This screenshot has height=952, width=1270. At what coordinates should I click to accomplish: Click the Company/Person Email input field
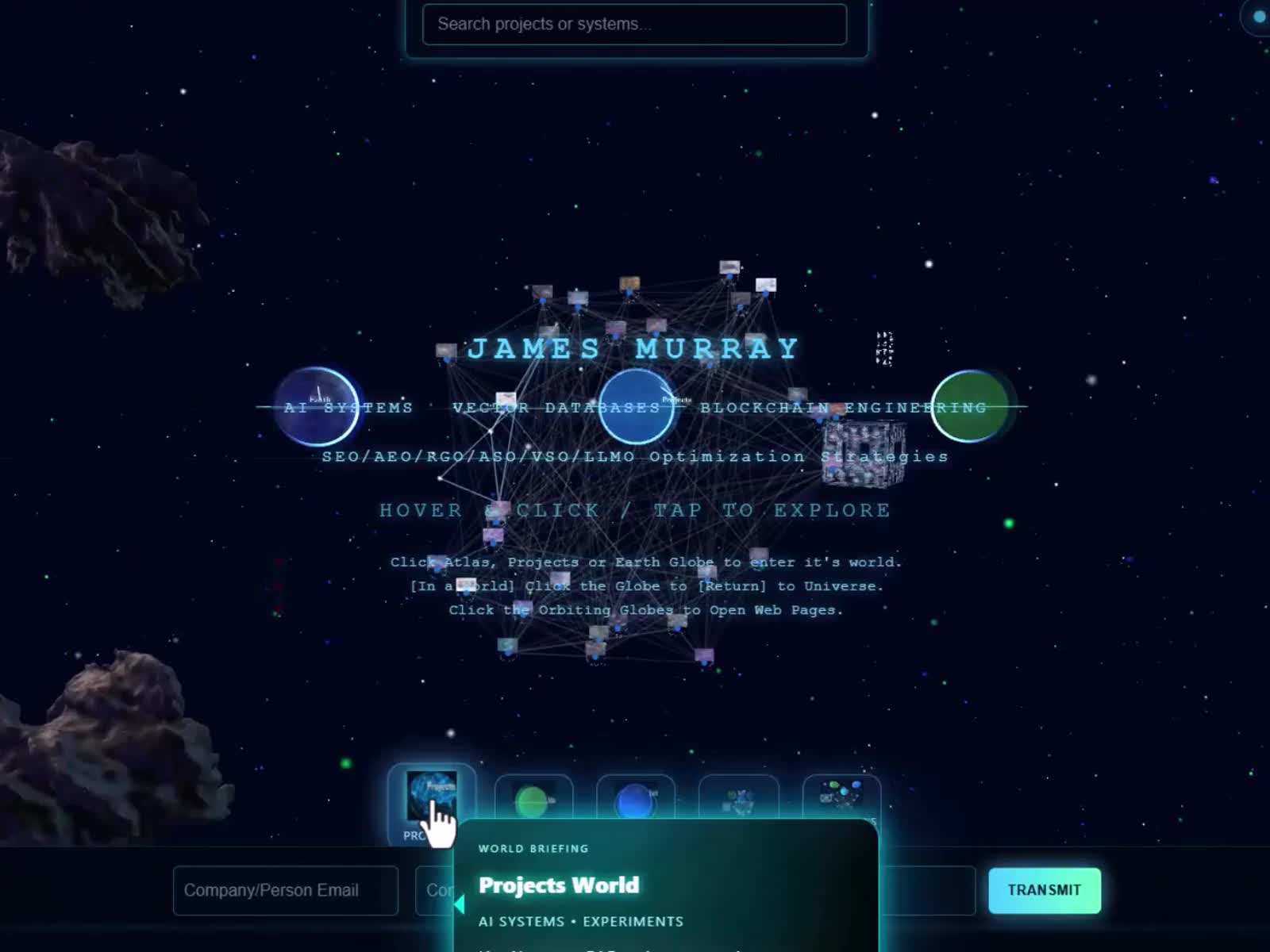point(286,891)
